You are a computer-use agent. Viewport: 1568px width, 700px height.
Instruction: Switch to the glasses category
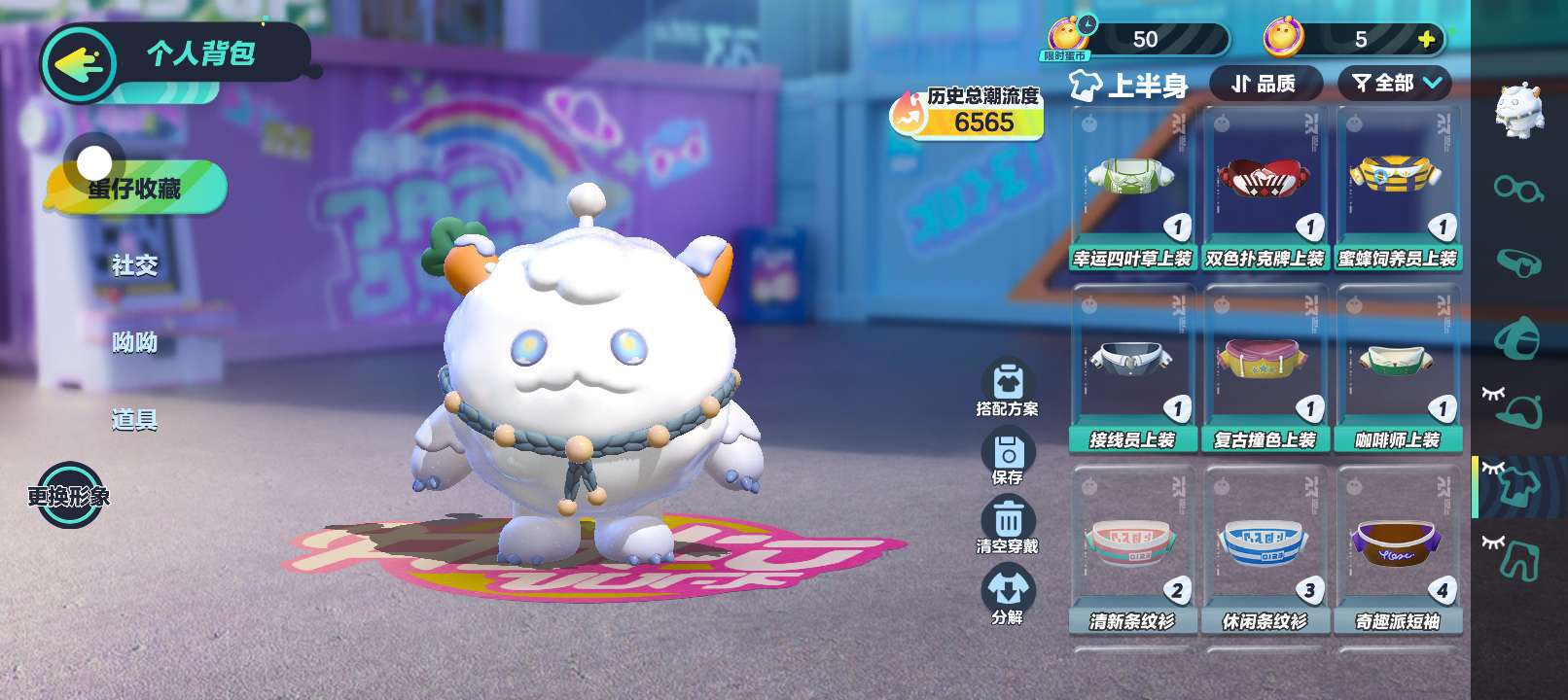pyautogui.click(x=1518, y=188)
